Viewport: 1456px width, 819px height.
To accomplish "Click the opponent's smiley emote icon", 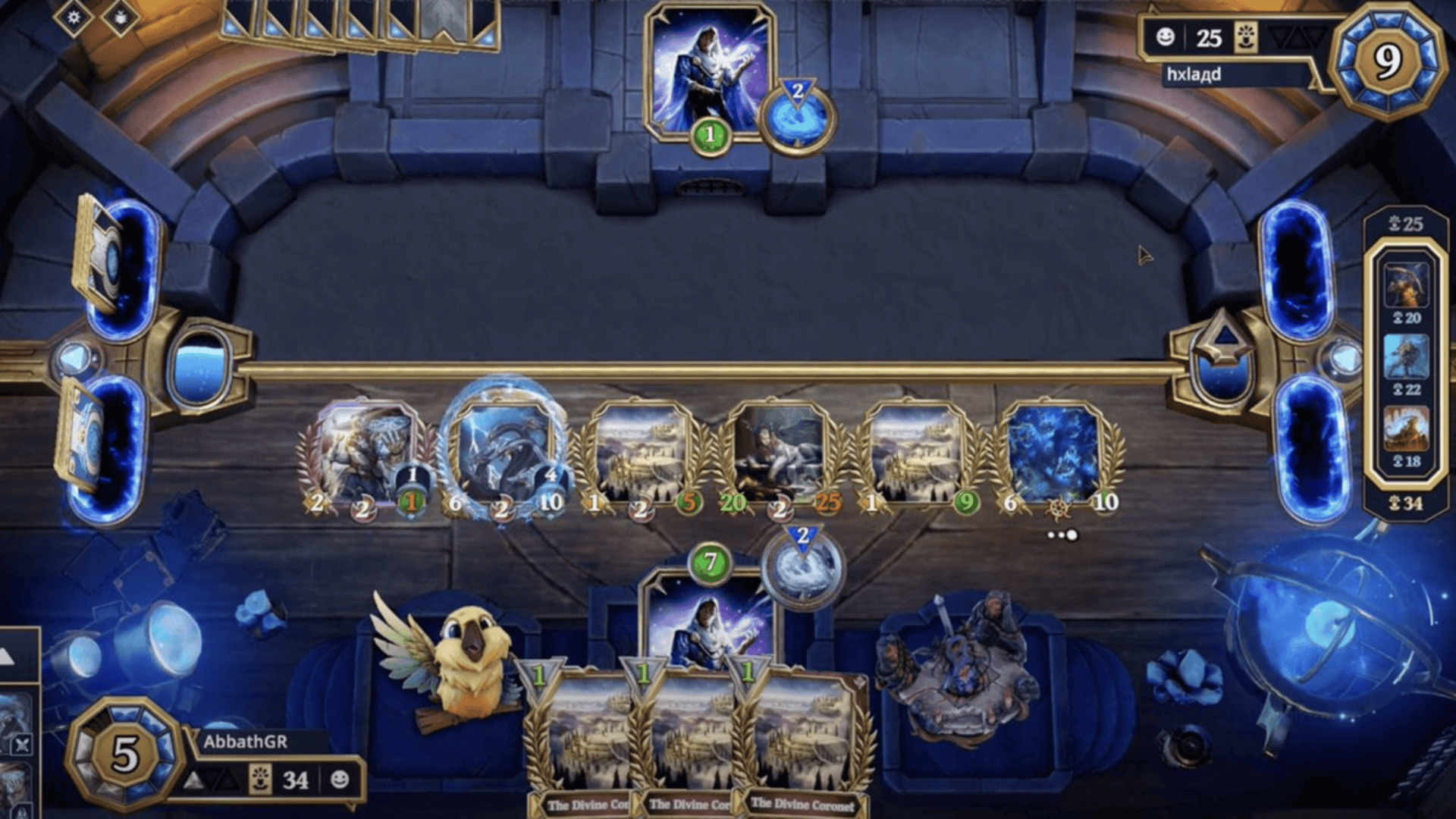I will pyautogui.click(x=1165, y=36).
